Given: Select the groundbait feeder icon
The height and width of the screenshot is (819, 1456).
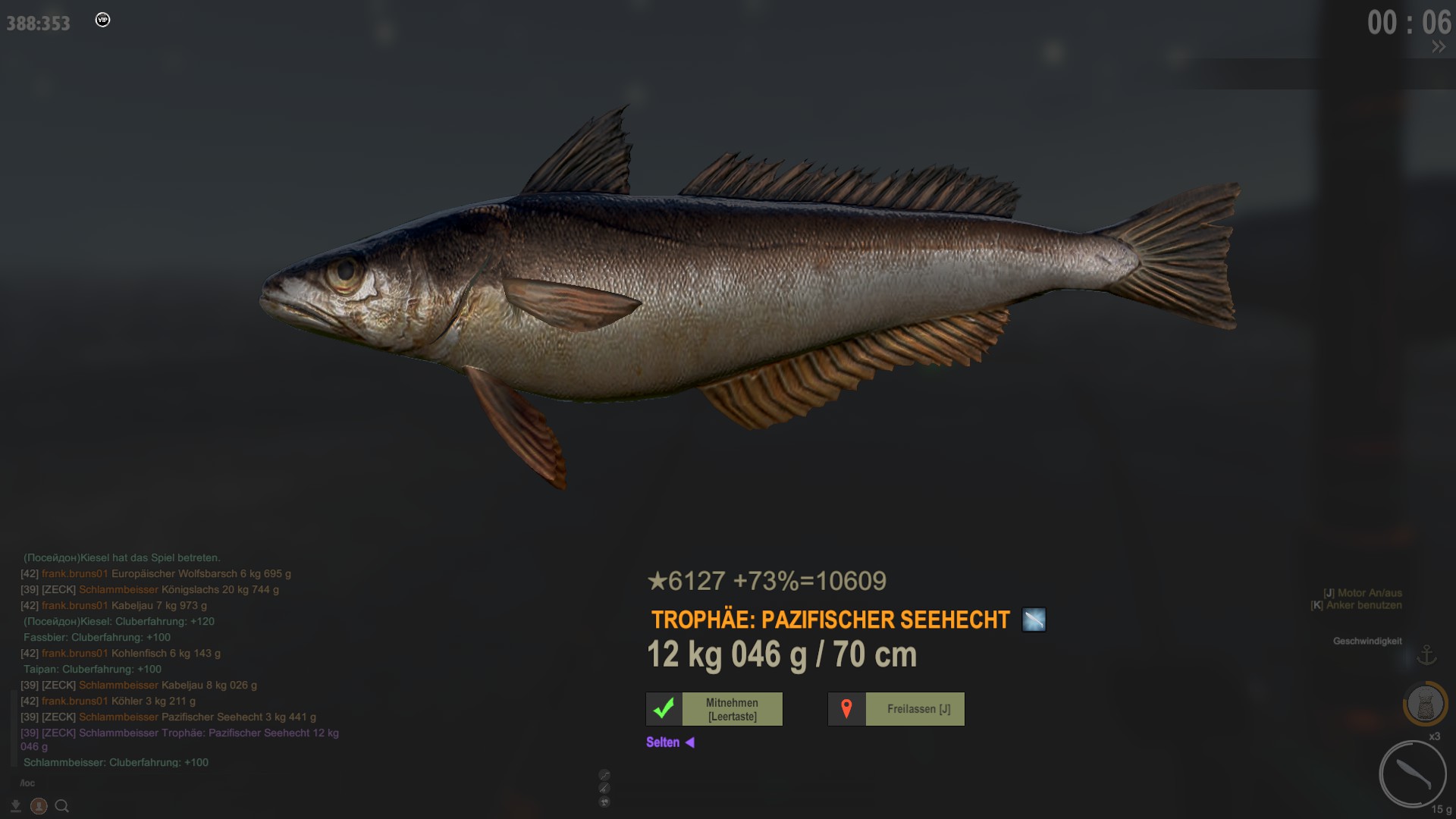Looking at the screenshot, I should coord(1426,704).
